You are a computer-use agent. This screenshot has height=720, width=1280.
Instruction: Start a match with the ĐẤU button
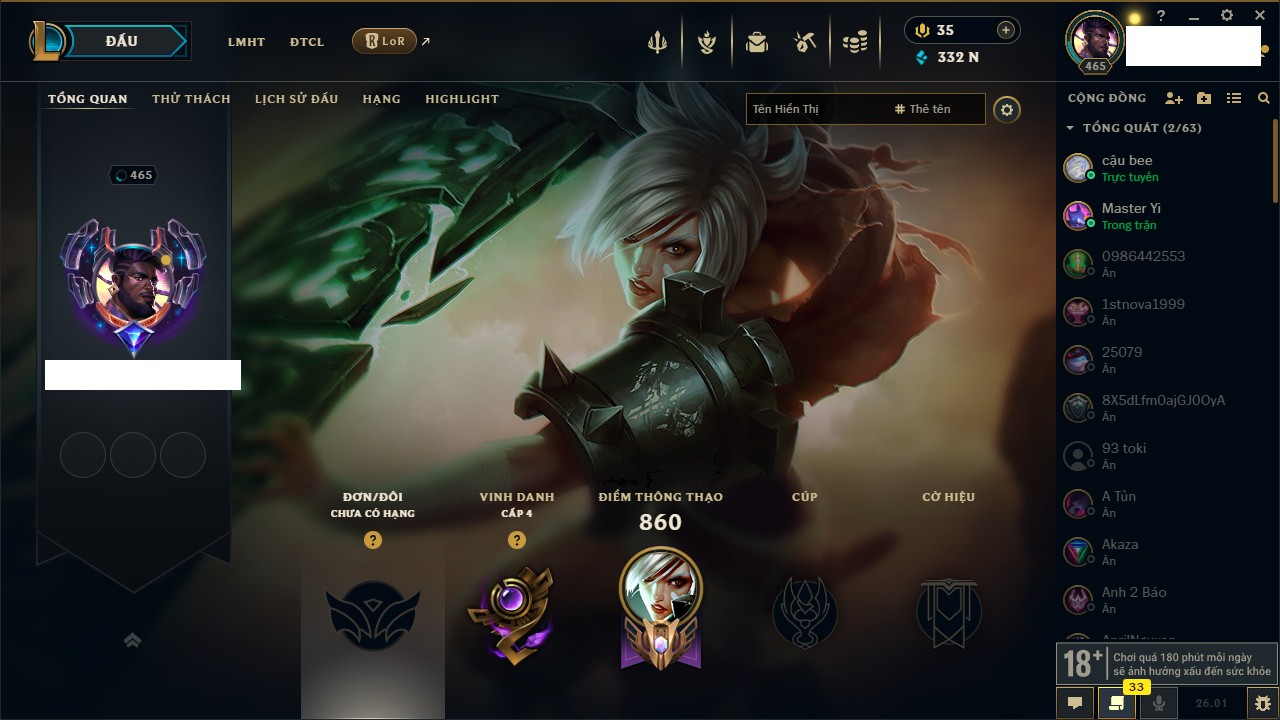click(122, 41)
